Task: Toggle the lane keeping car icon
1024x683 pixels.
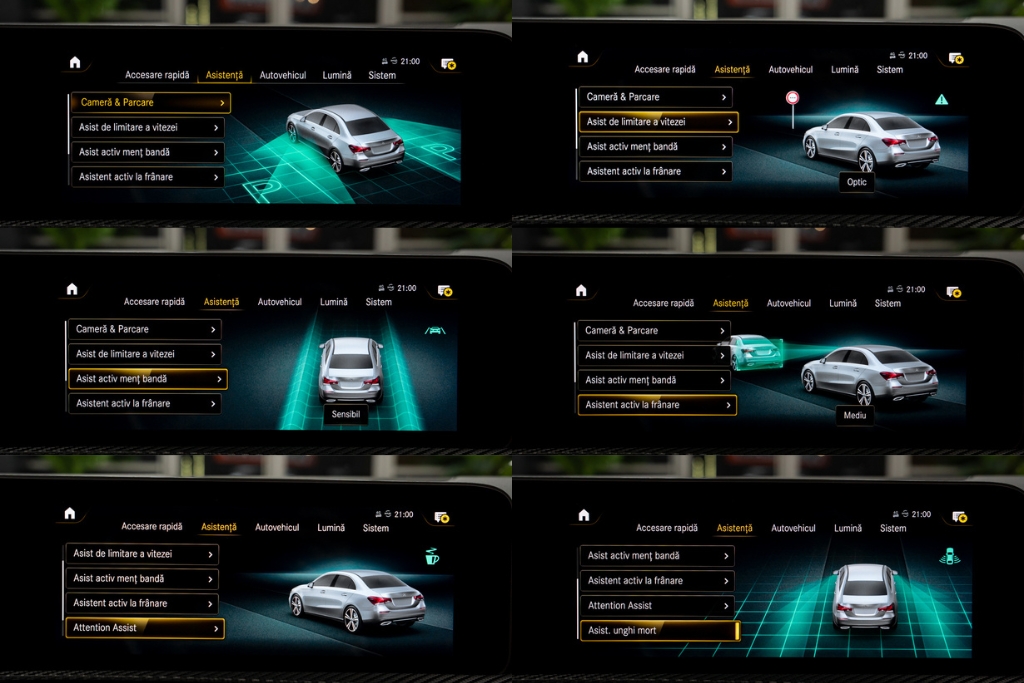Action: [x=435, y=330]
